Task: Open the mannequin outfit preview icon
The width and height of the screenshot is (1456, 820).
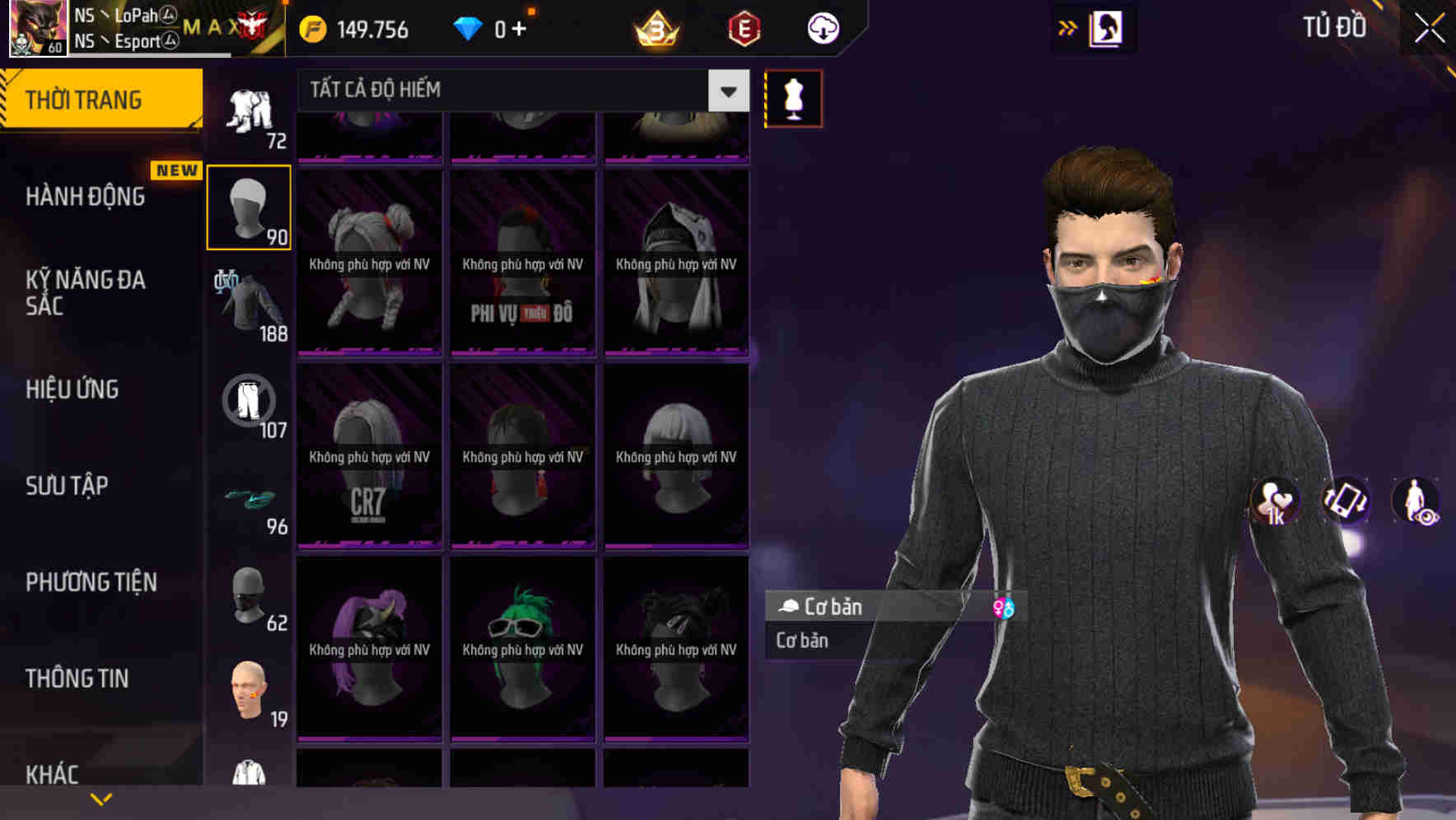Action: click(x=792, y=98)
